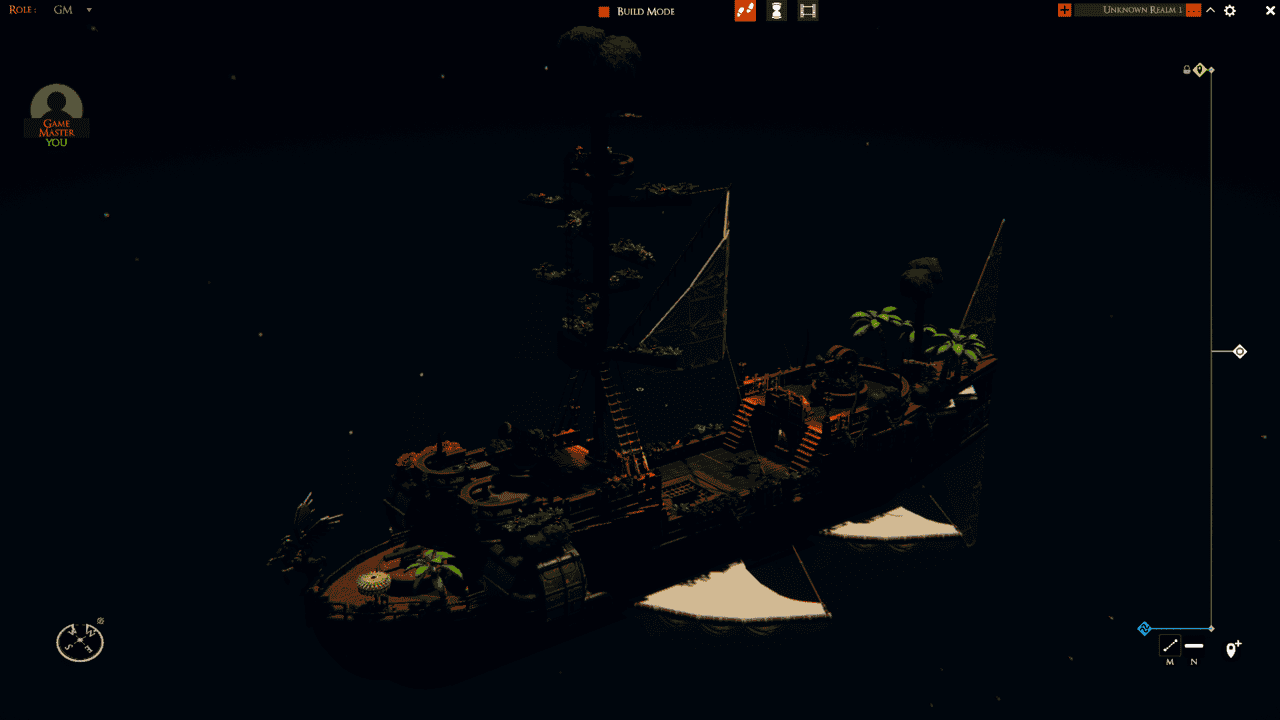Image resolution: width=1280 pixels, height=720 pixels.
Task: Click the yellow diamond pin marker
Action: (x=1199, y=70)
